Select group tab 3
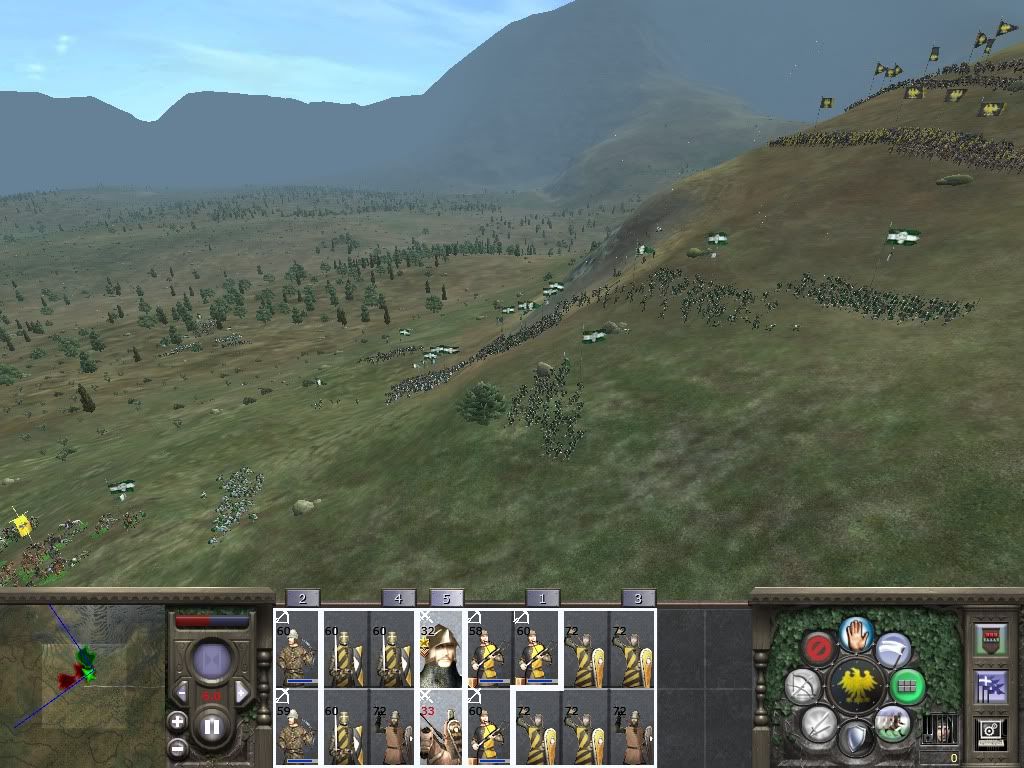The width and height of the screenshot is (1024, 768). pyautogui.click(x=638, y=598)
